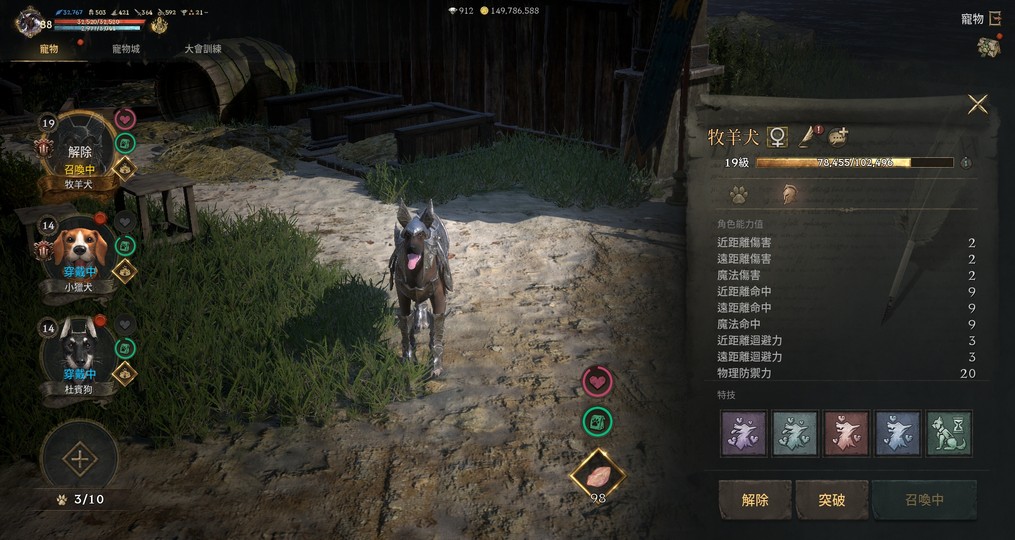Click the 召喚中 summon status button

pos(923,499)
